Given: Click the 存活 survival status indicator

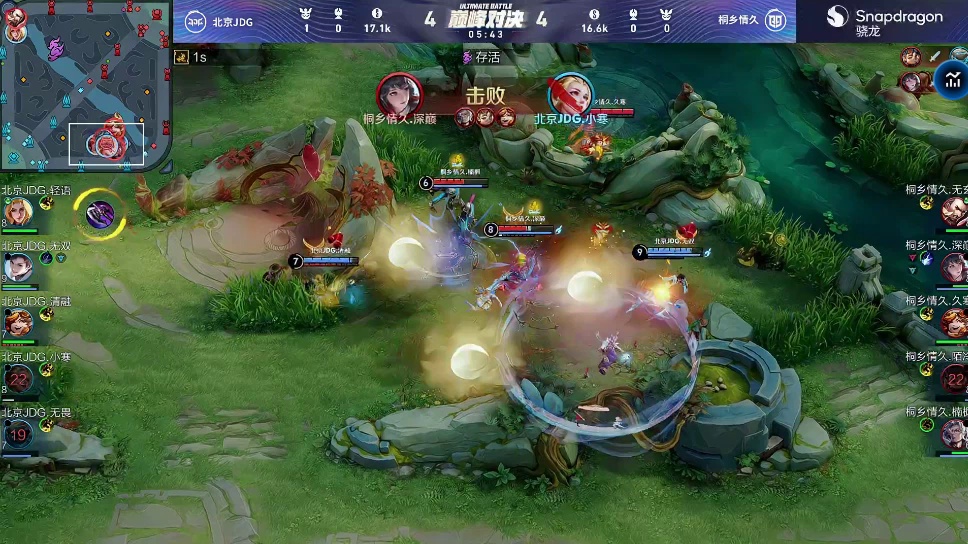Looking at the screenshot, I should (482, 58).
